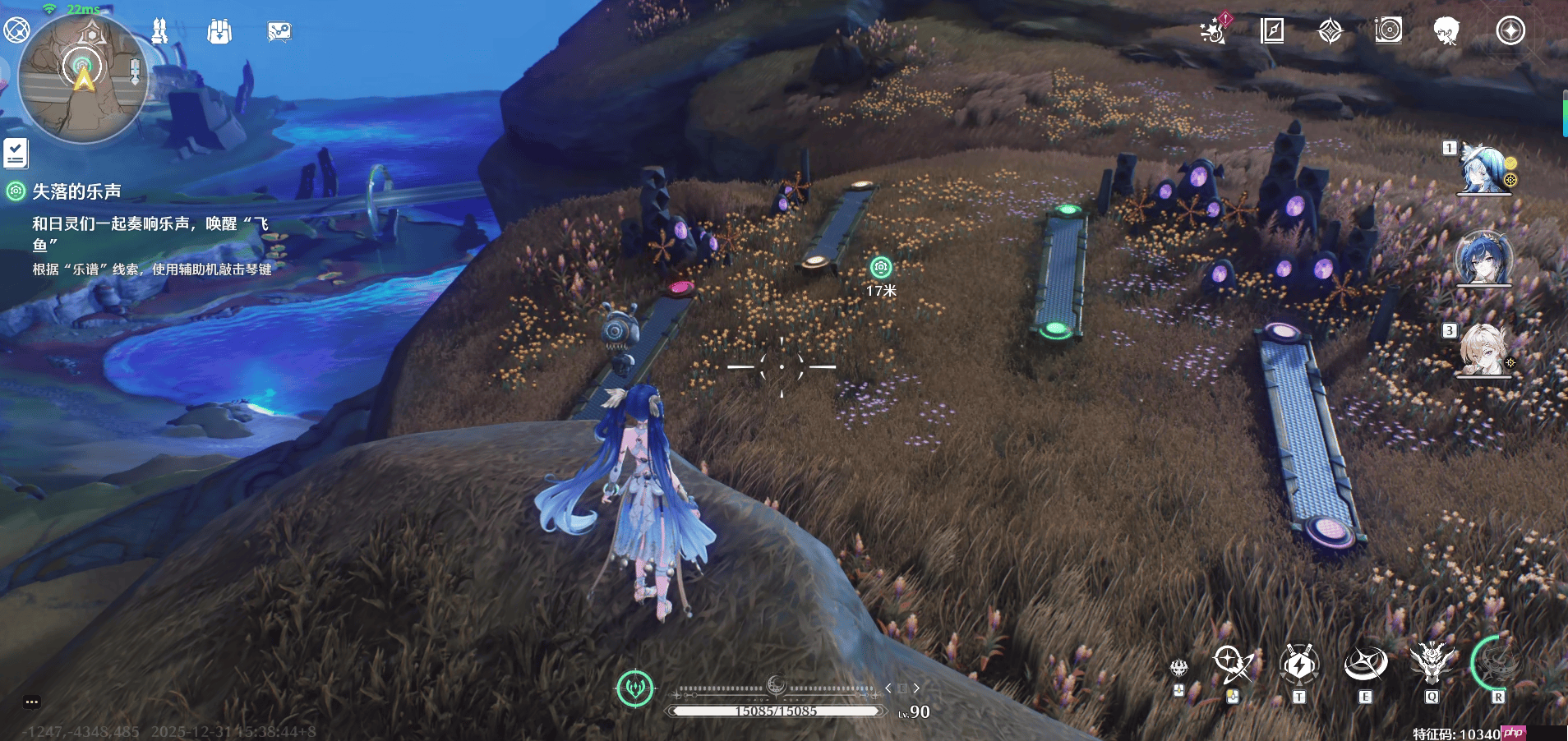The image size is (1568, 741).
Task: Open the turntable disc icon
Action: 1388,31
